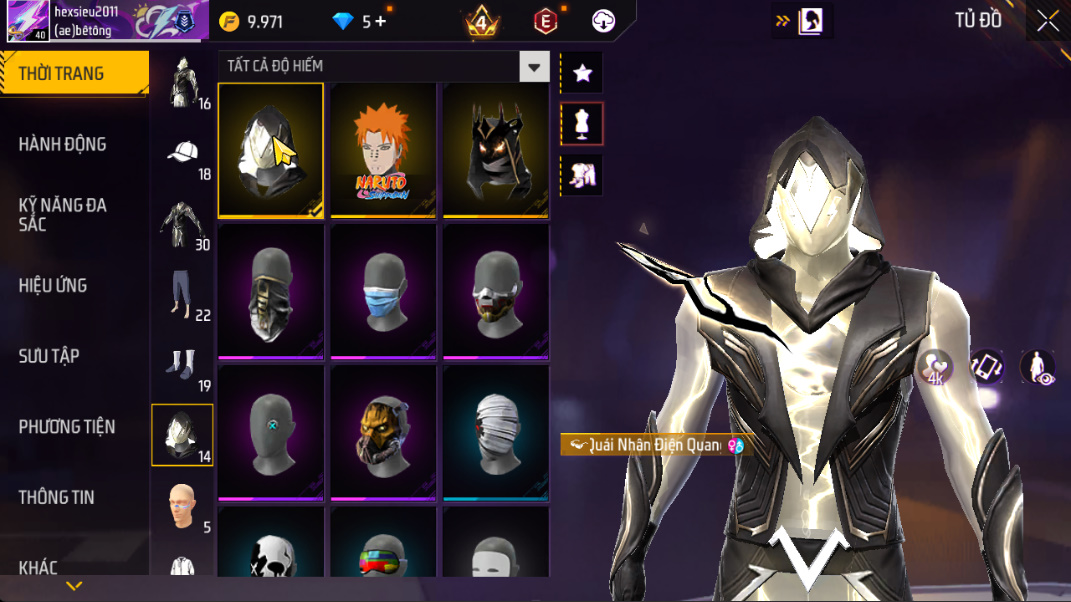Choose the black horned mask with glowing eyes

pyautogui.click(x=496, y=149)
